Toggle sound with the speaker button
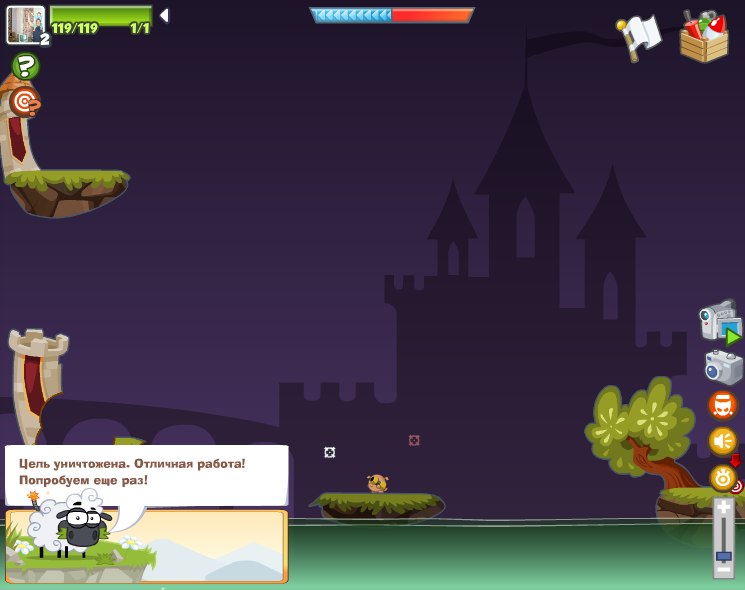 click(722, 441)
